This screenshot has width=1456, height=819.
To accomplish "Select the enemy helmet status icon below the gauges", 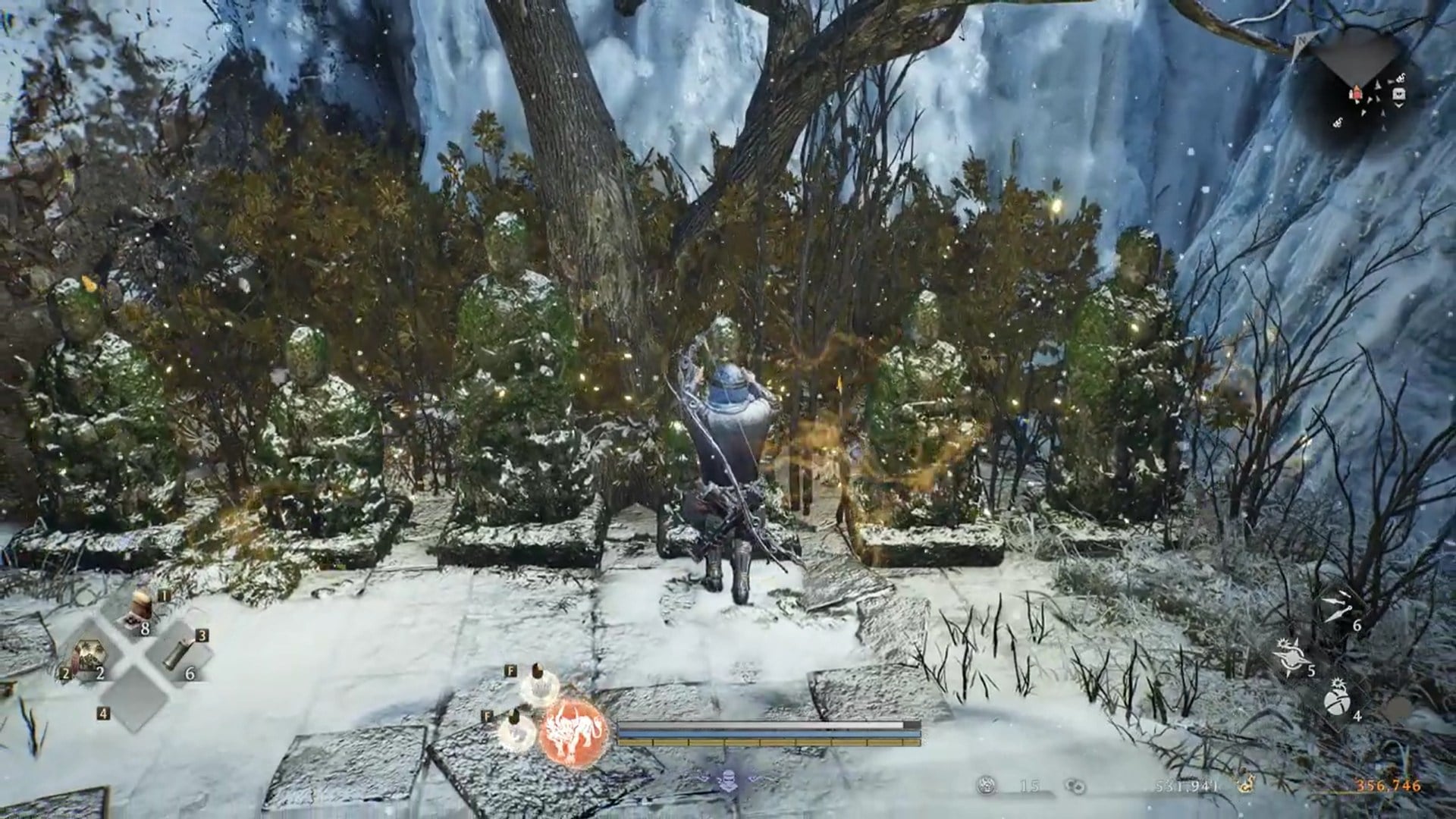I will coord(729,780).
